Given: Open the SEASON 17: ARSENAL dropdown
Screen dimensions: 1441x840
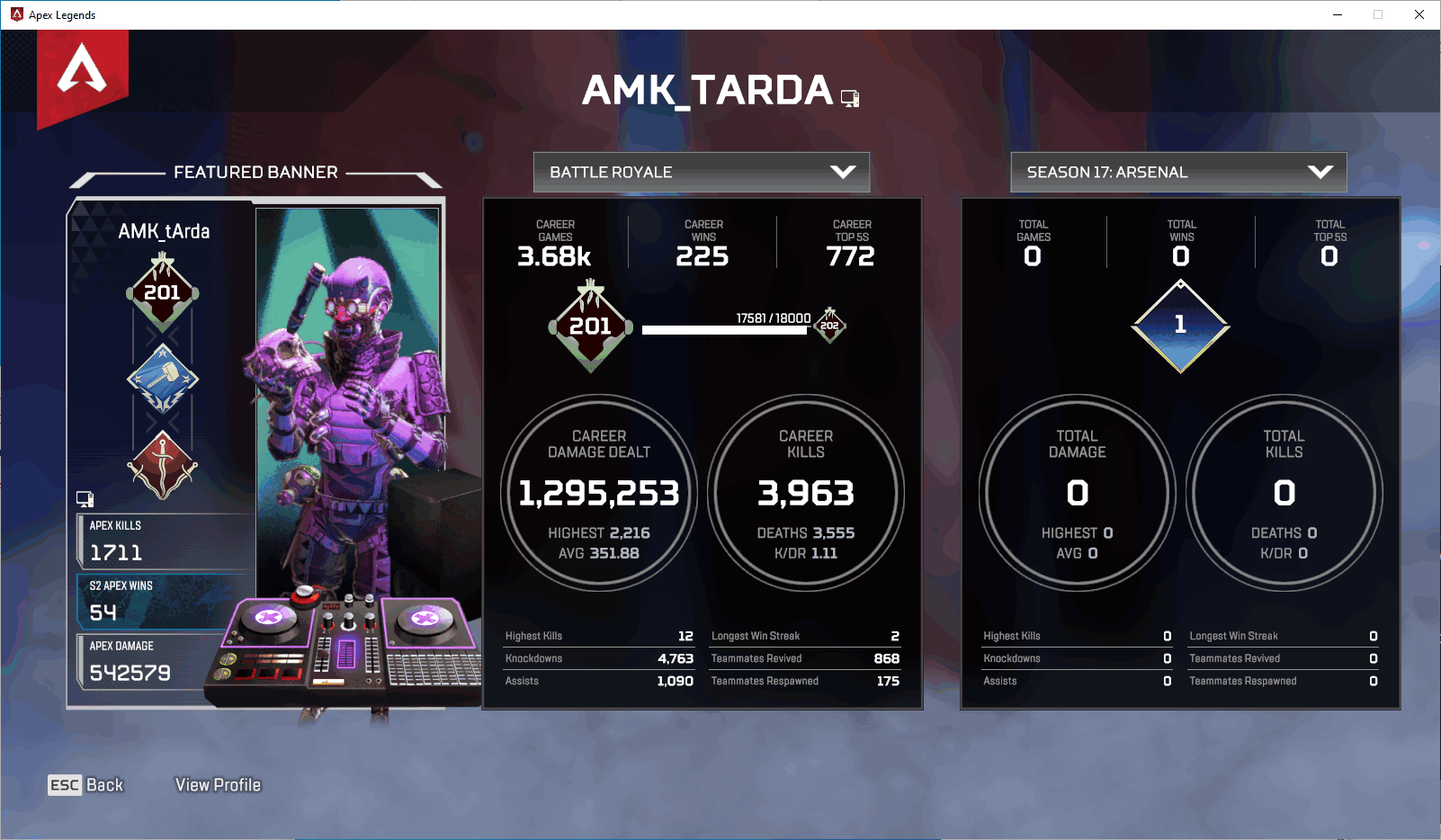Looking at the screenshot, I should pyautogui.click(x=1178, y=172).
